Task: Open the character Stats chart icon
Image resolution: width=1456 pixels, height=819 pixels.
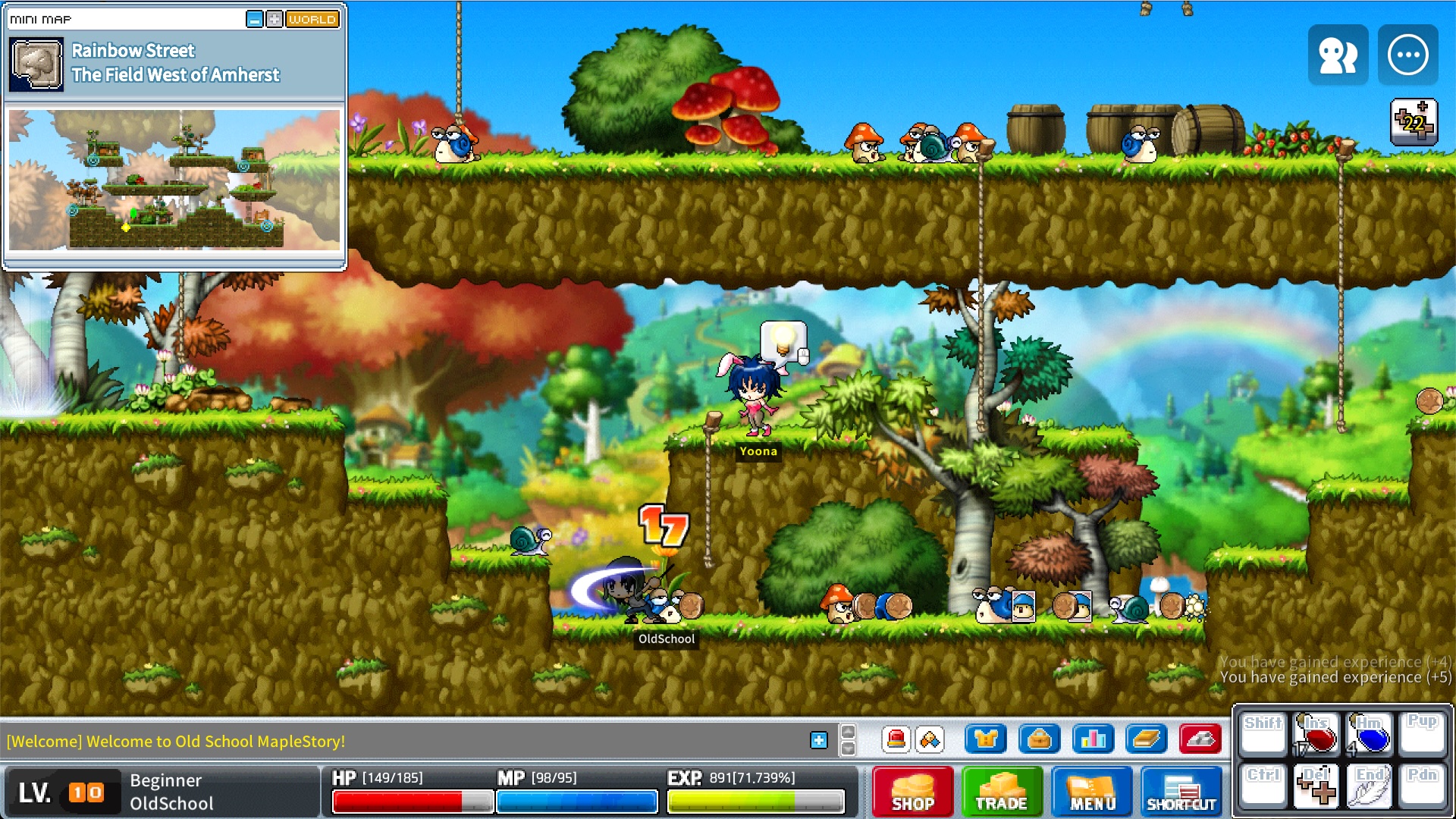Action: pyautogui.click(x=1094, y=739)
